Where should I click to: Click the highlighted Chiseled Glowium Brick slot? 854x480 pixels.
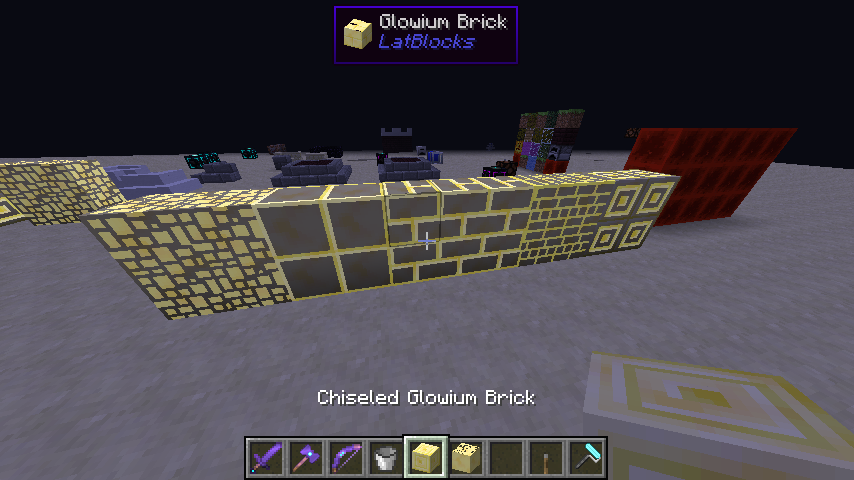point(426,458)
